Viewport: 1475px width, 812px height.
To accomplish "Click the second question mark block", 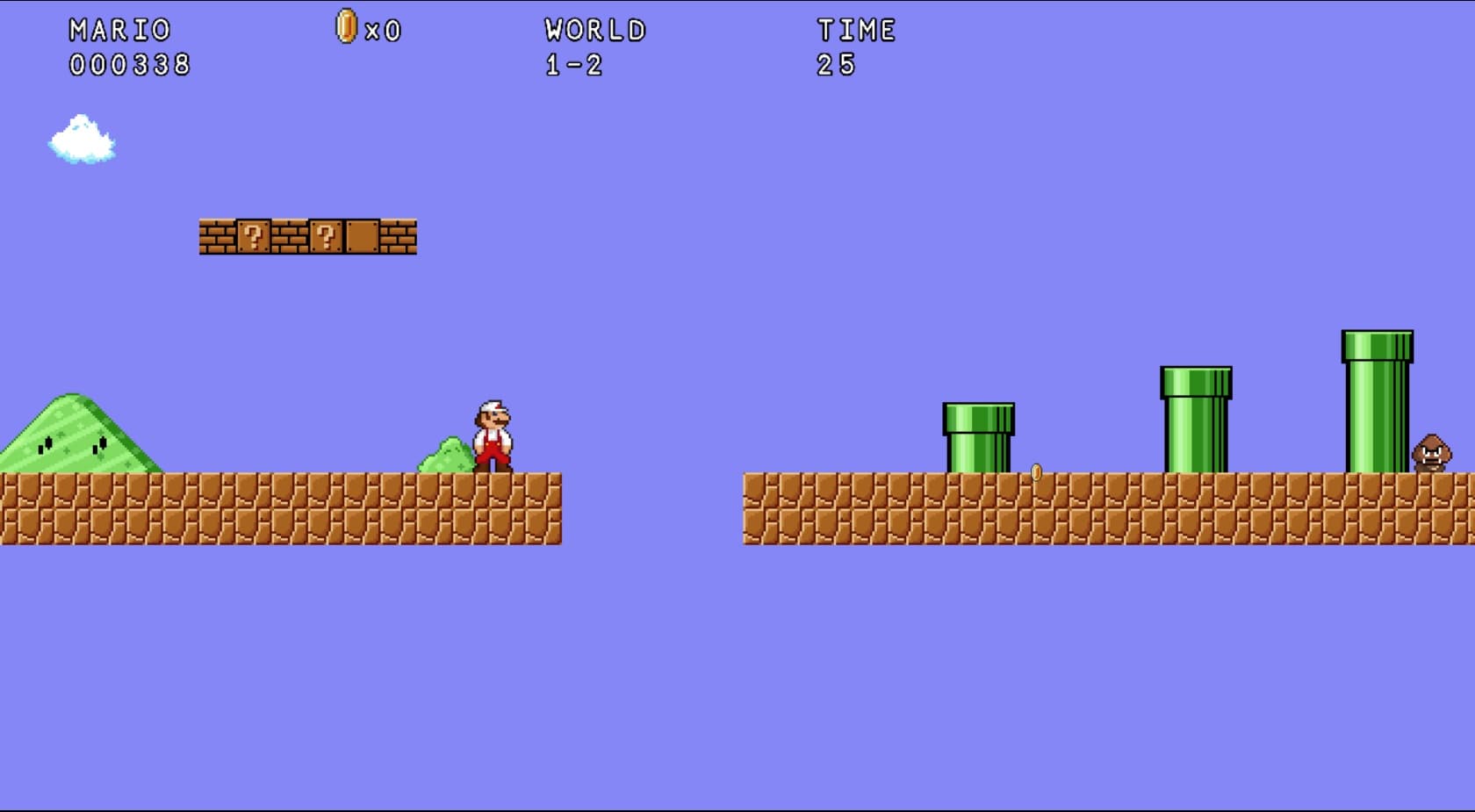I will click(x=326, y=237).
